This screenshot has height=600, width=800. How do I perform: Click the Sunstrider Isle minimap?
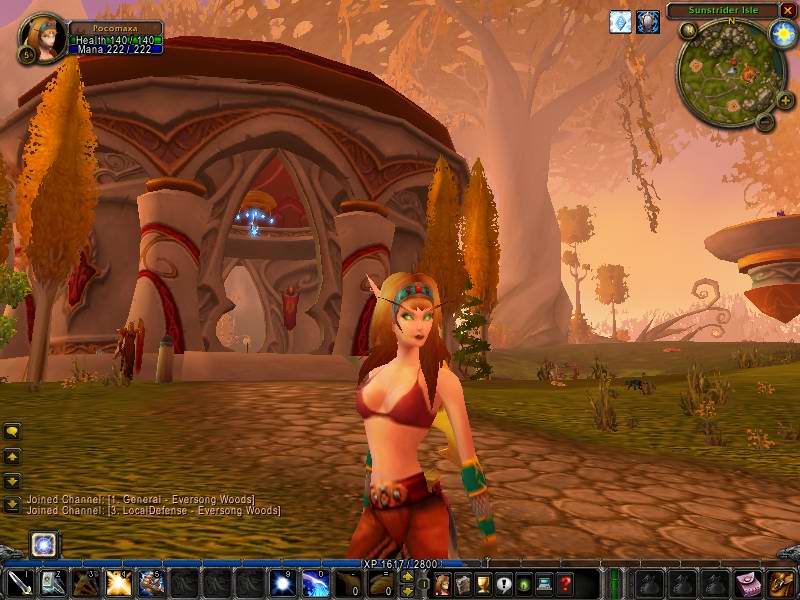(728, 70)
